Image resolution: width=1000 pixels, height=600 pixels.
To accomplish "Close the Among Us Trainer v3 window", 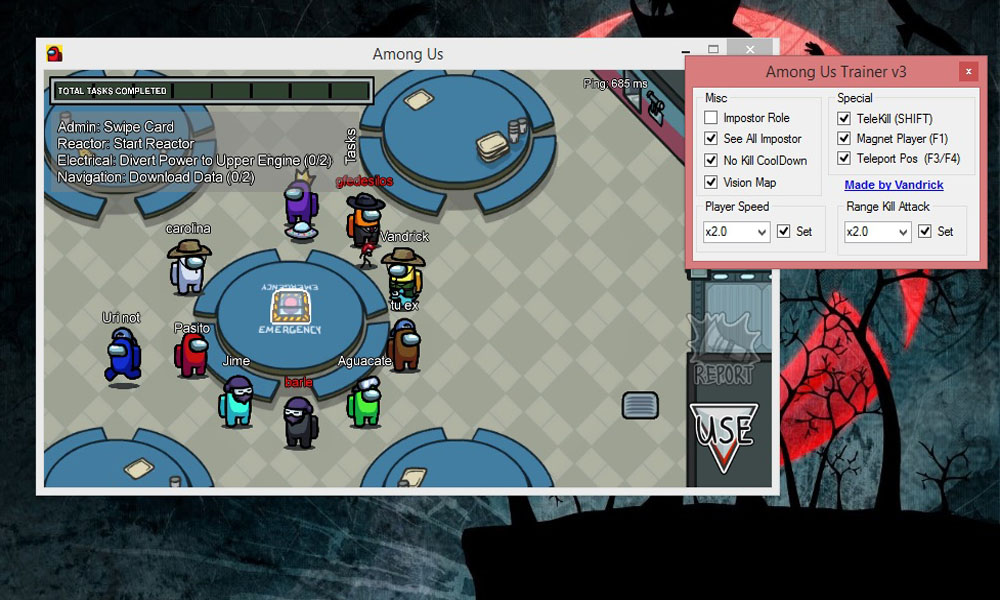I will coord(967,72).
